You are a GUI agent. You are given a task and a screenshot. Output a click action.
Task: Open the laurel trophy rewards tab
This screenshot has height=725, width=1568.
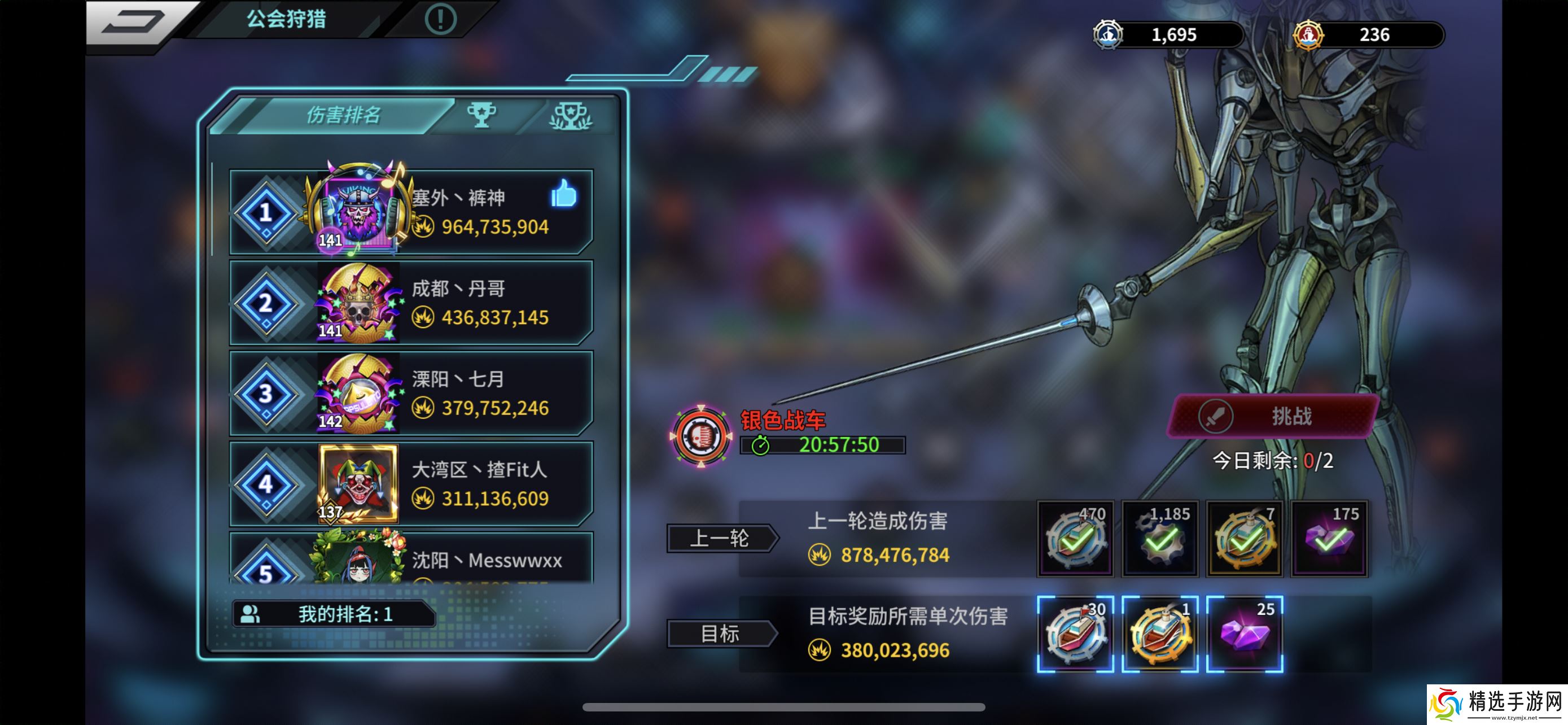[570, 116]
